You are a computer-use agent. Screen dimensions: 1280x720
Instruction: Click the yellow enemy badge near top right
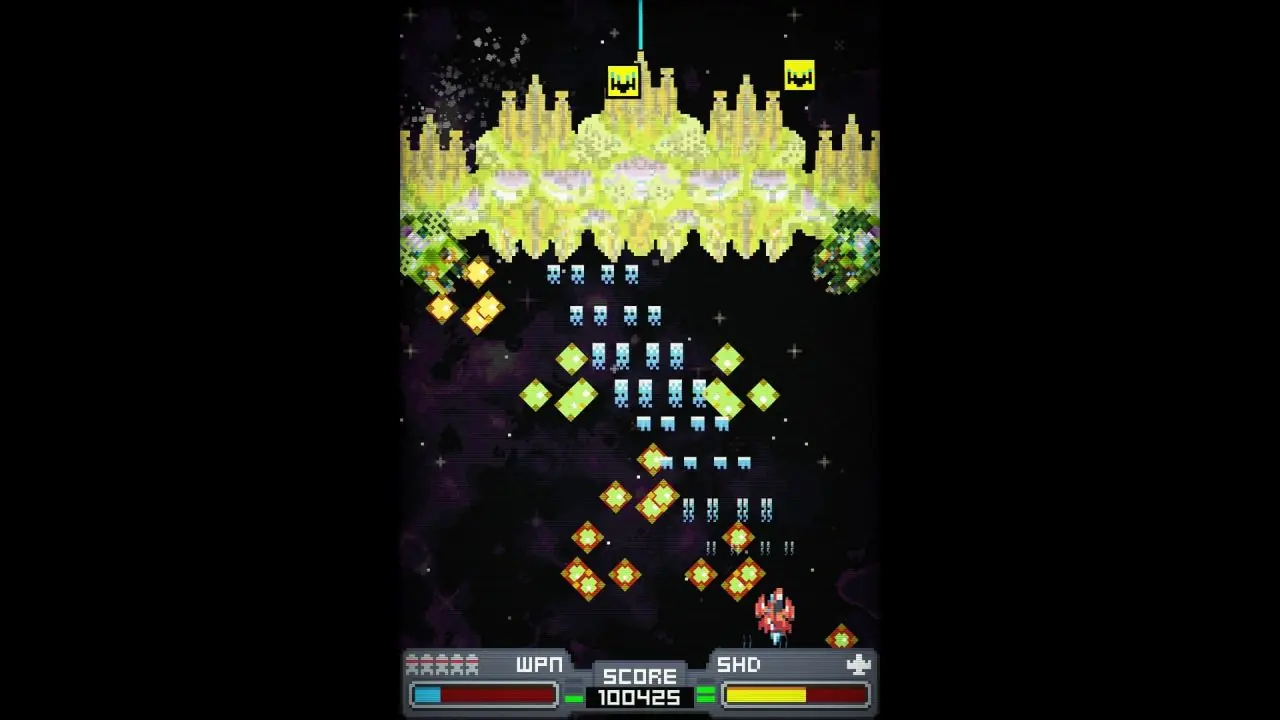[799, 75]
